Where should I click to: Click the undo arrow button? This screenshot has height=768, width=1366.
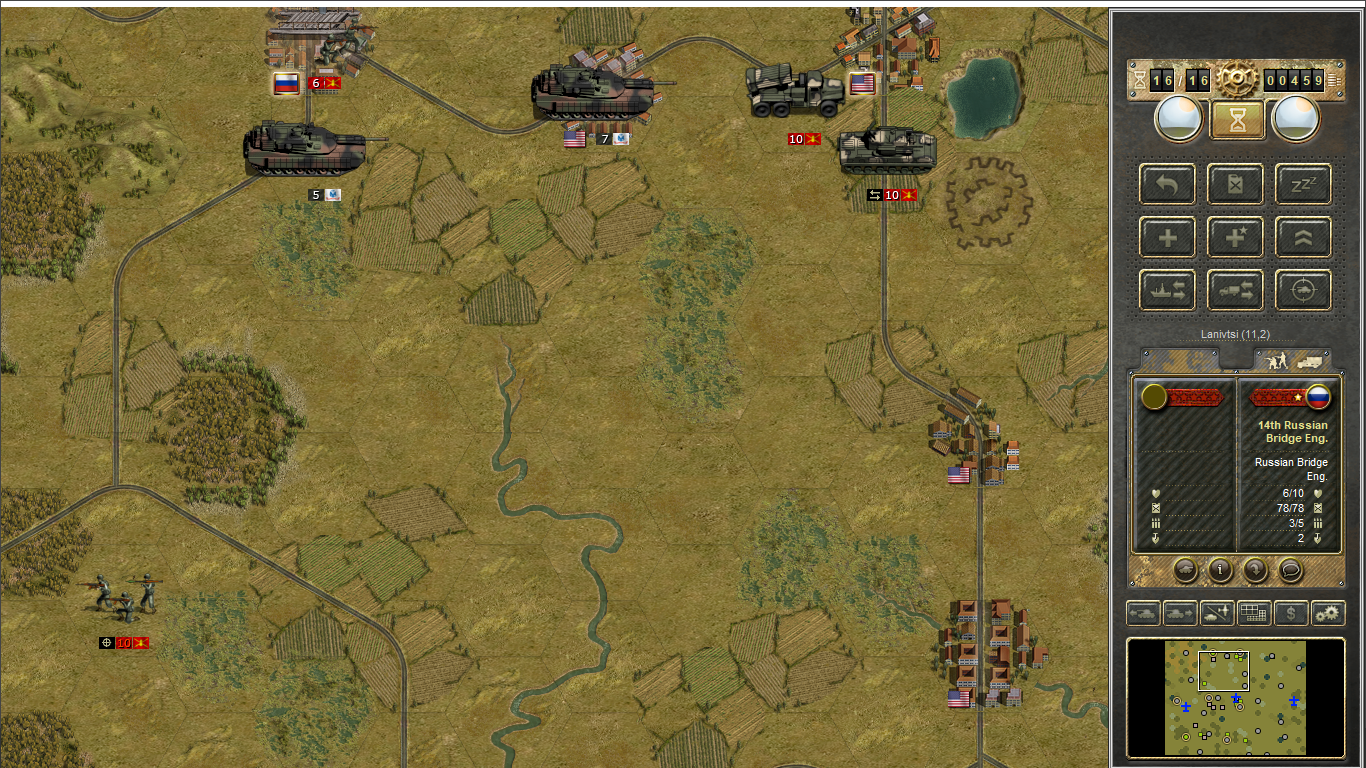pyautogui.click(x=1167, y=184)
